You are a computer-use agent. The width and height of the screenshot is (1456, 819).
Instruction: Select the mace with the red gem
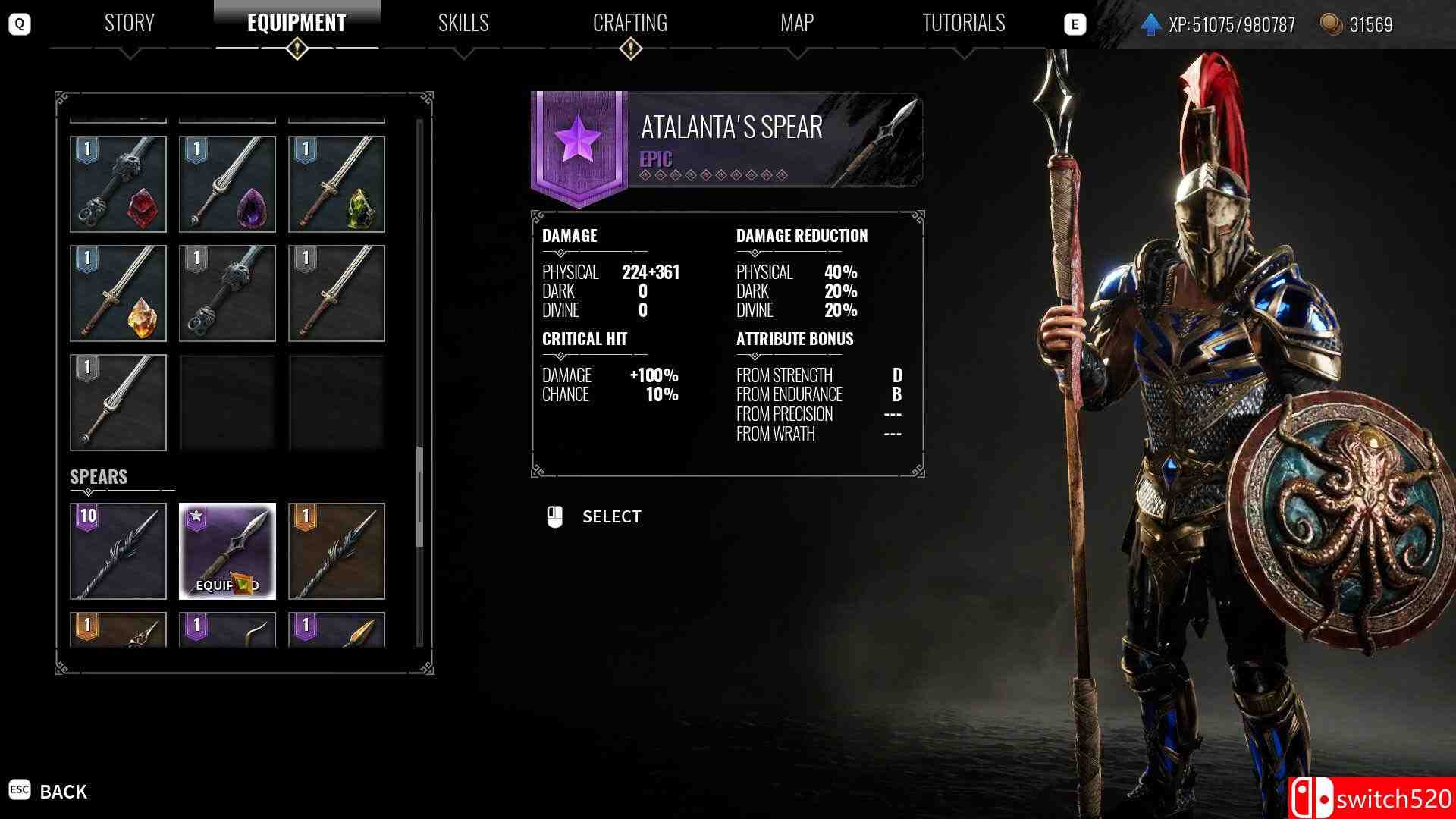pos(118,184)
